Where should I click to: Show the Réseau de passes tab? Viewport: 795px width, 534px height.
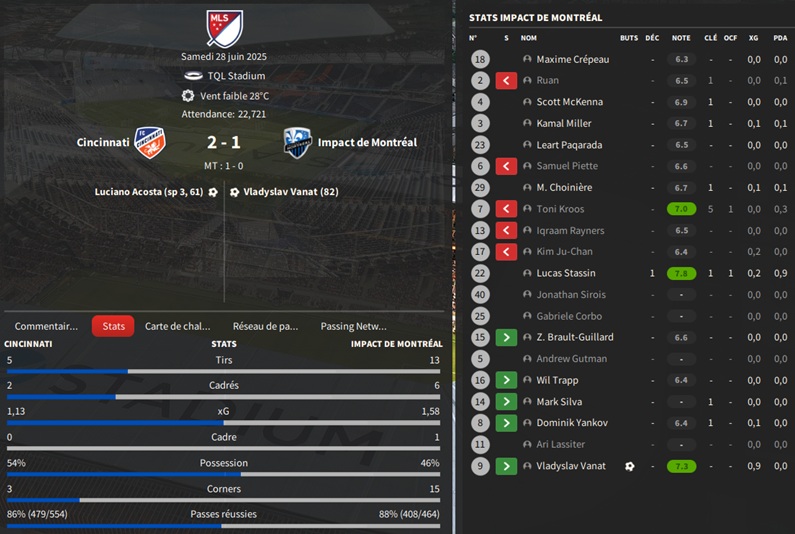tap(265, 326)
